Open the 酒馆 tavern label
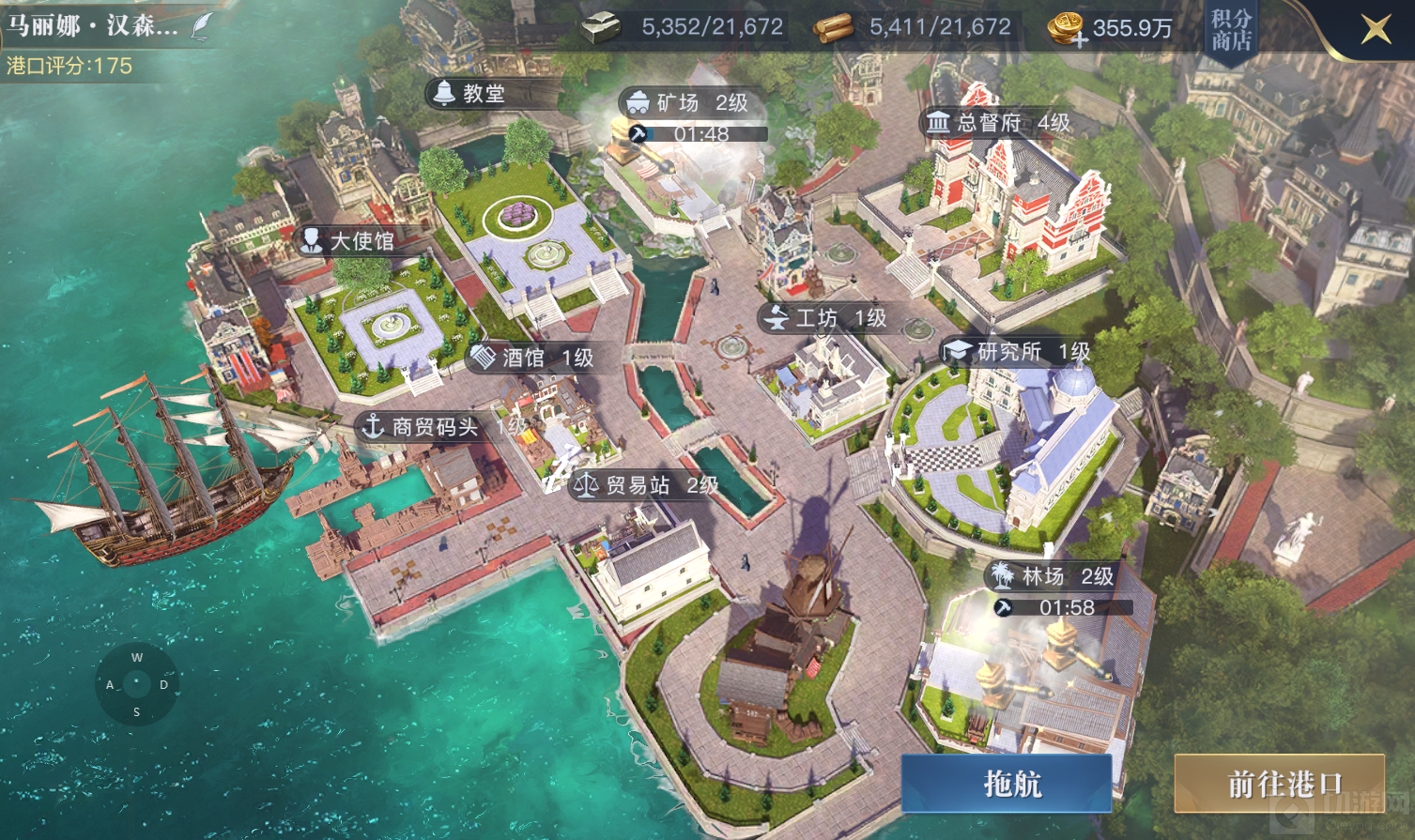The width and height of the screenshot is (1415, 840). 535,358
